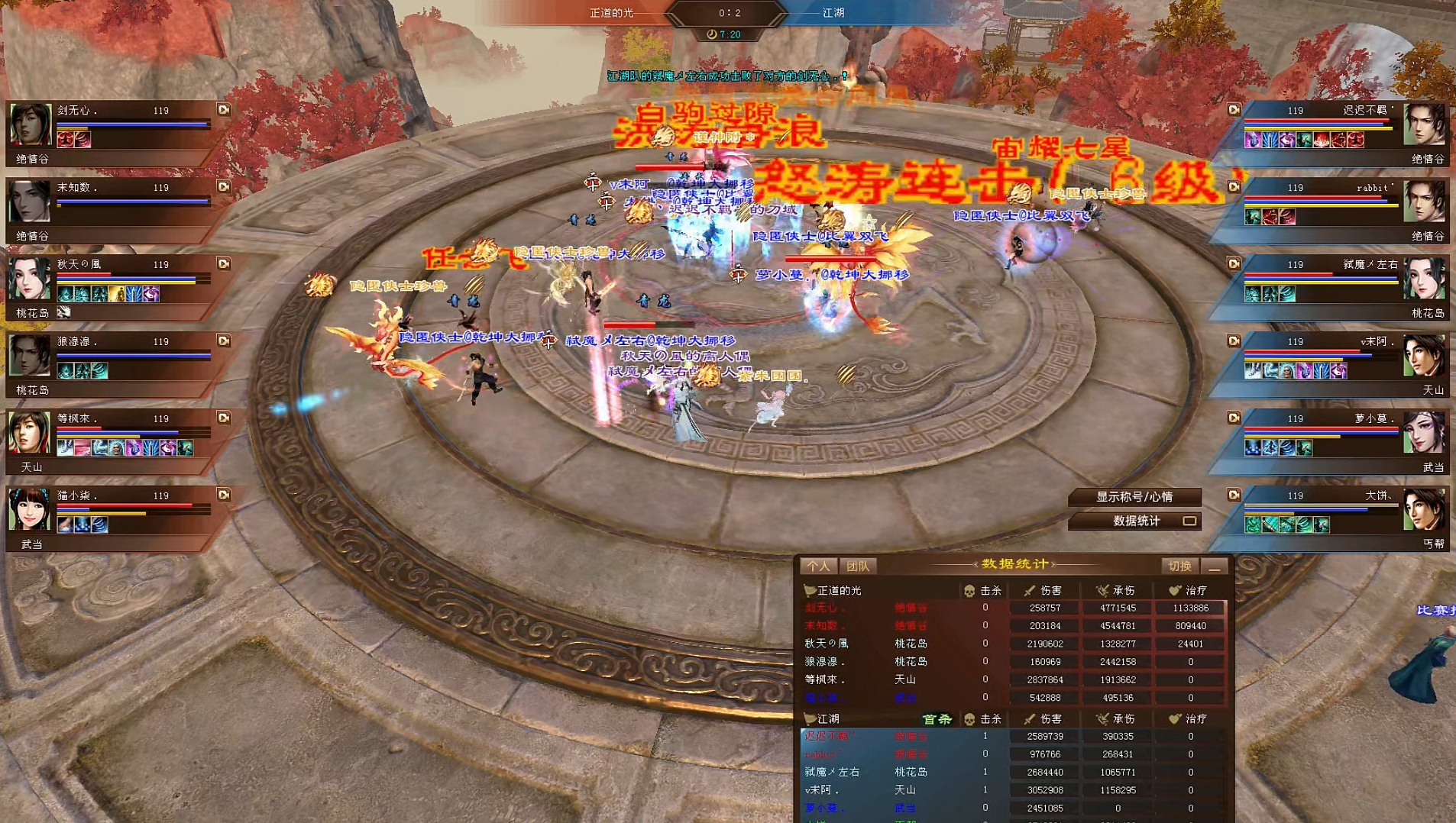Screen dimensions: 1456x823
Task: Spectate 等枫來 via the camera icon
Action: coord(223,418)
